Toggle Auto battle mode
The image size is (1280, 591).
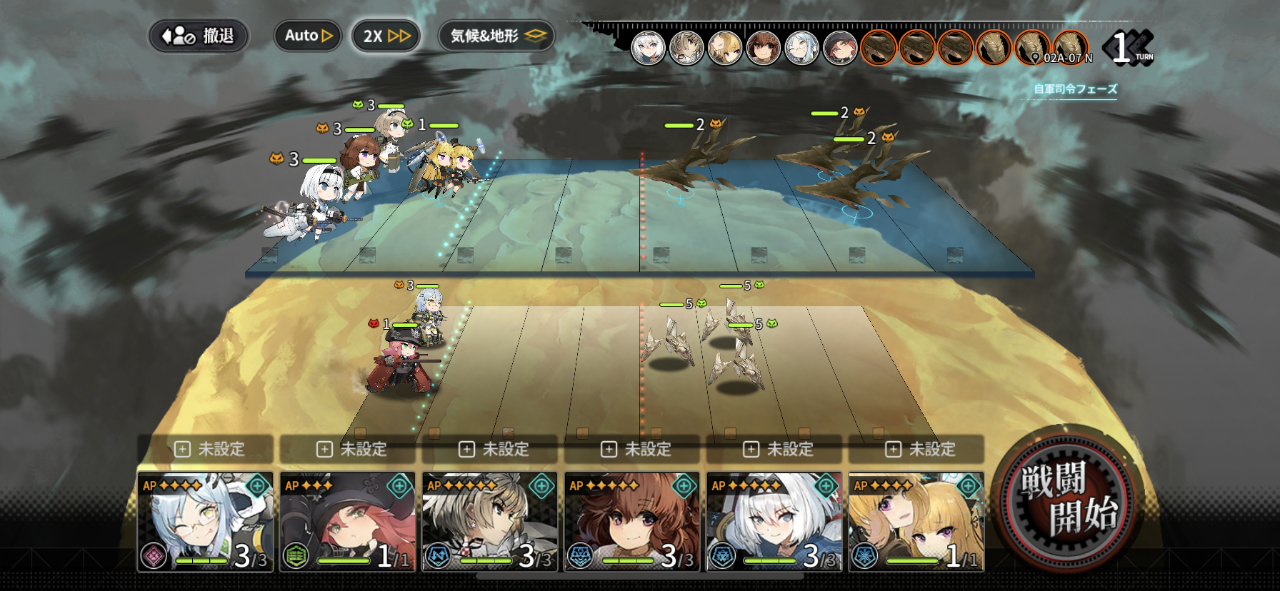(308, 36)
